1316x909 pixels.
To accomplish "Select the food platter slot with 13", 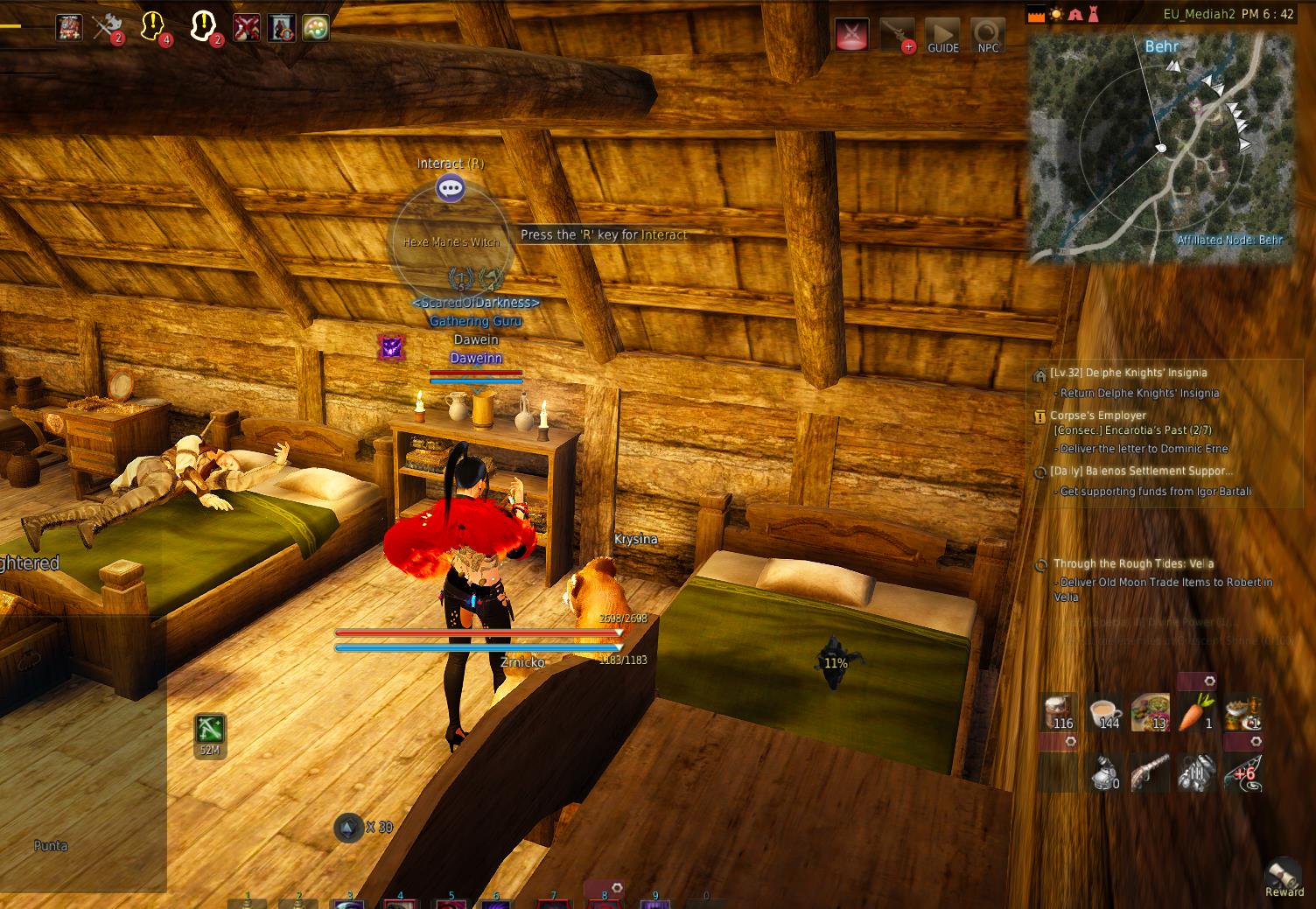I will click(1150, 711).
